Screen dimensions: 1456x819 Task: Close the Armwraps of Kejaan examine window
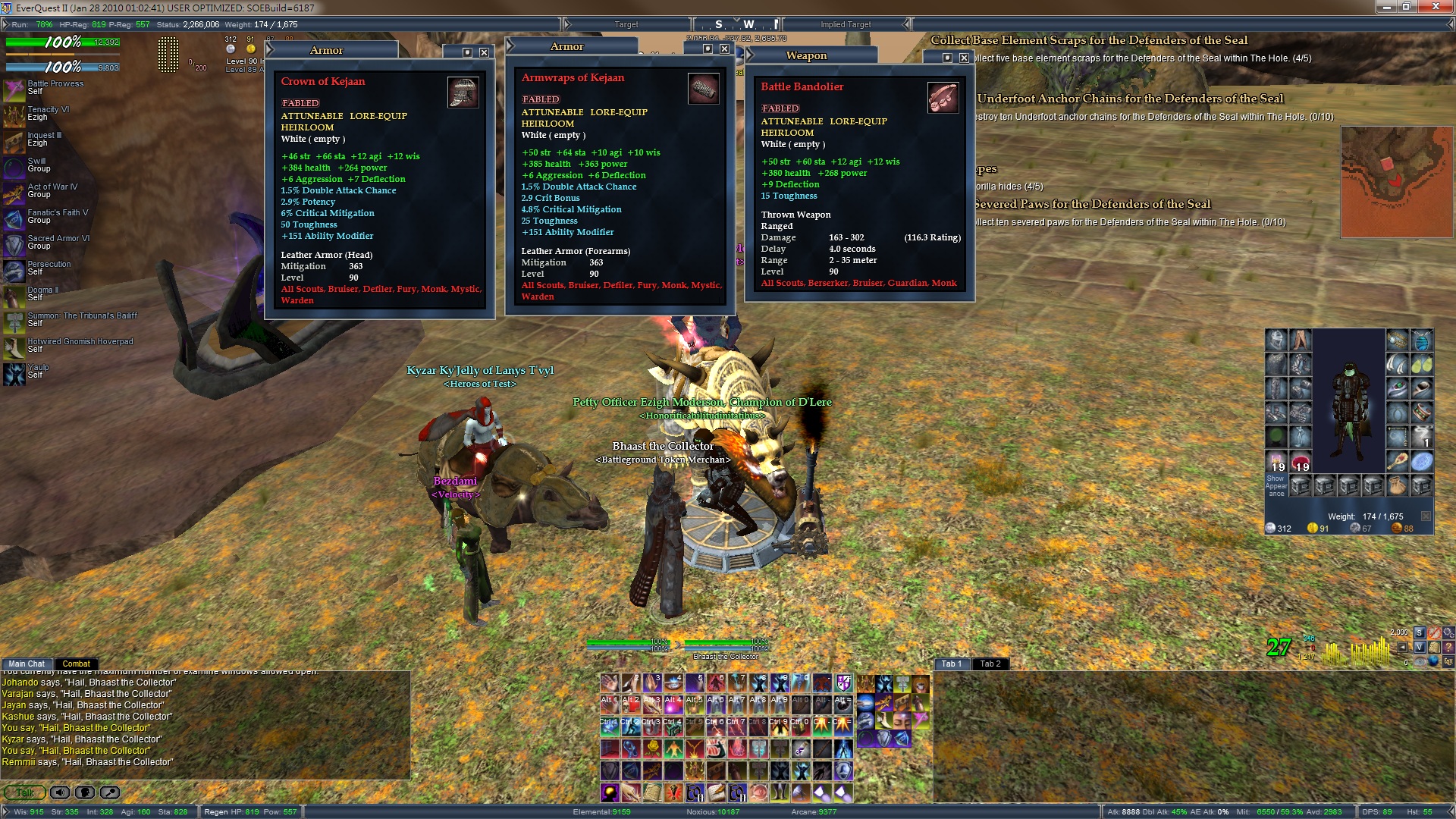click(x=724, y=49)
